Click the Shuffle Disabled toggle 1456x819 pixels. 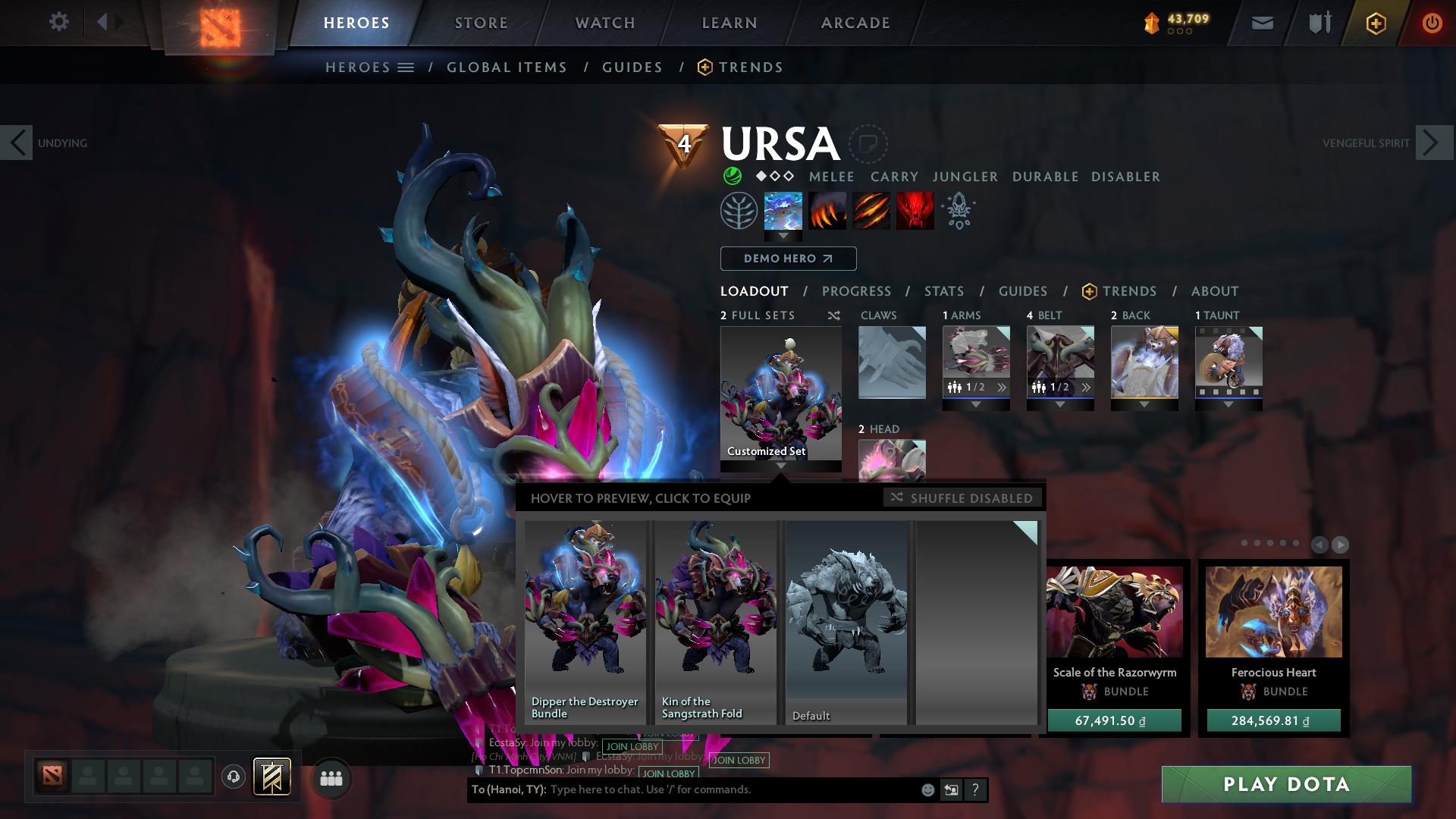[x=962, y=498]
